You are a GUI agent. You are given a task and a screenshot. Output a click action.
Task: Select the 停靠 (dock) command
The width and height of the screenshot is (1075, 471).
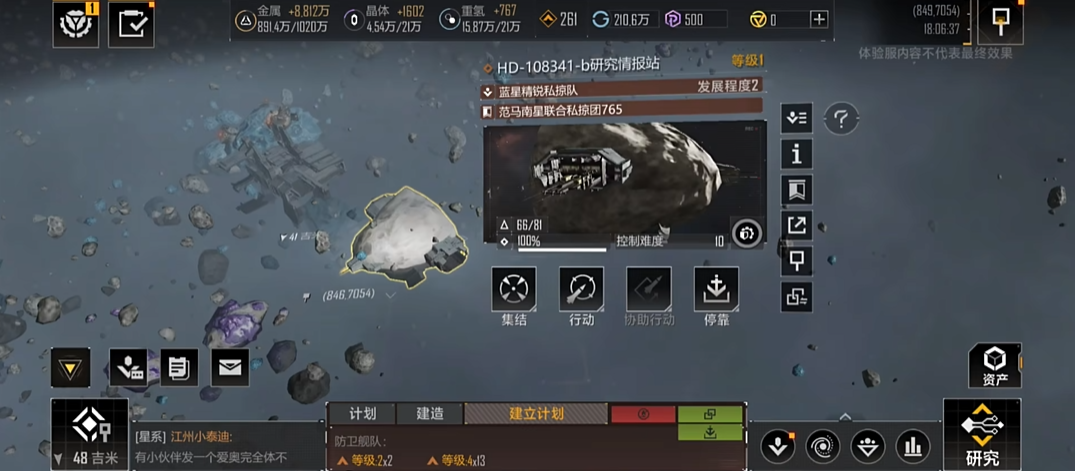716,289
